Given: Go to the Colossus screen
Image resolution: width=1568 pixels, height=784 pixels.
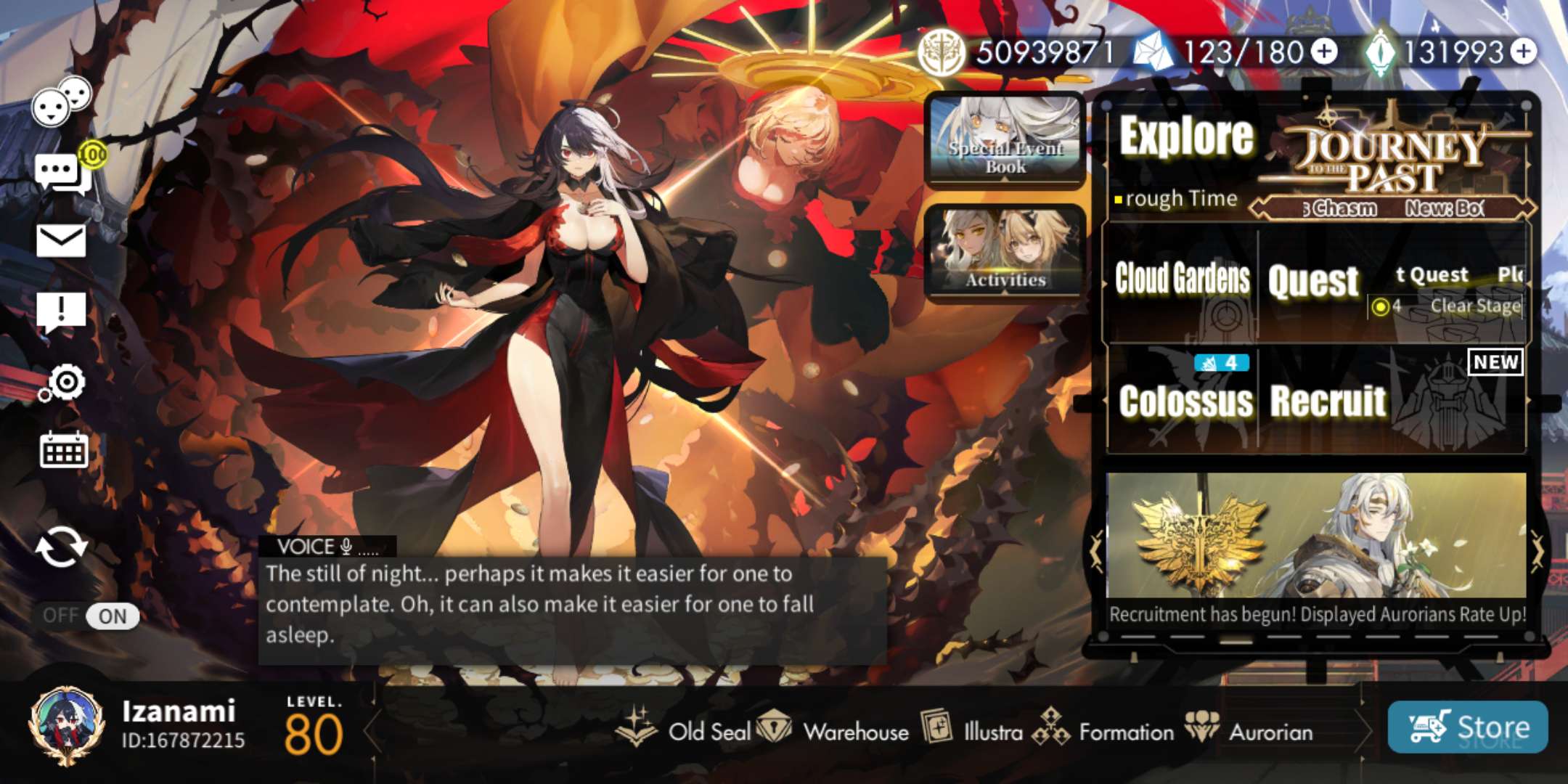Looking at the screenshot, I should 1185,401.
